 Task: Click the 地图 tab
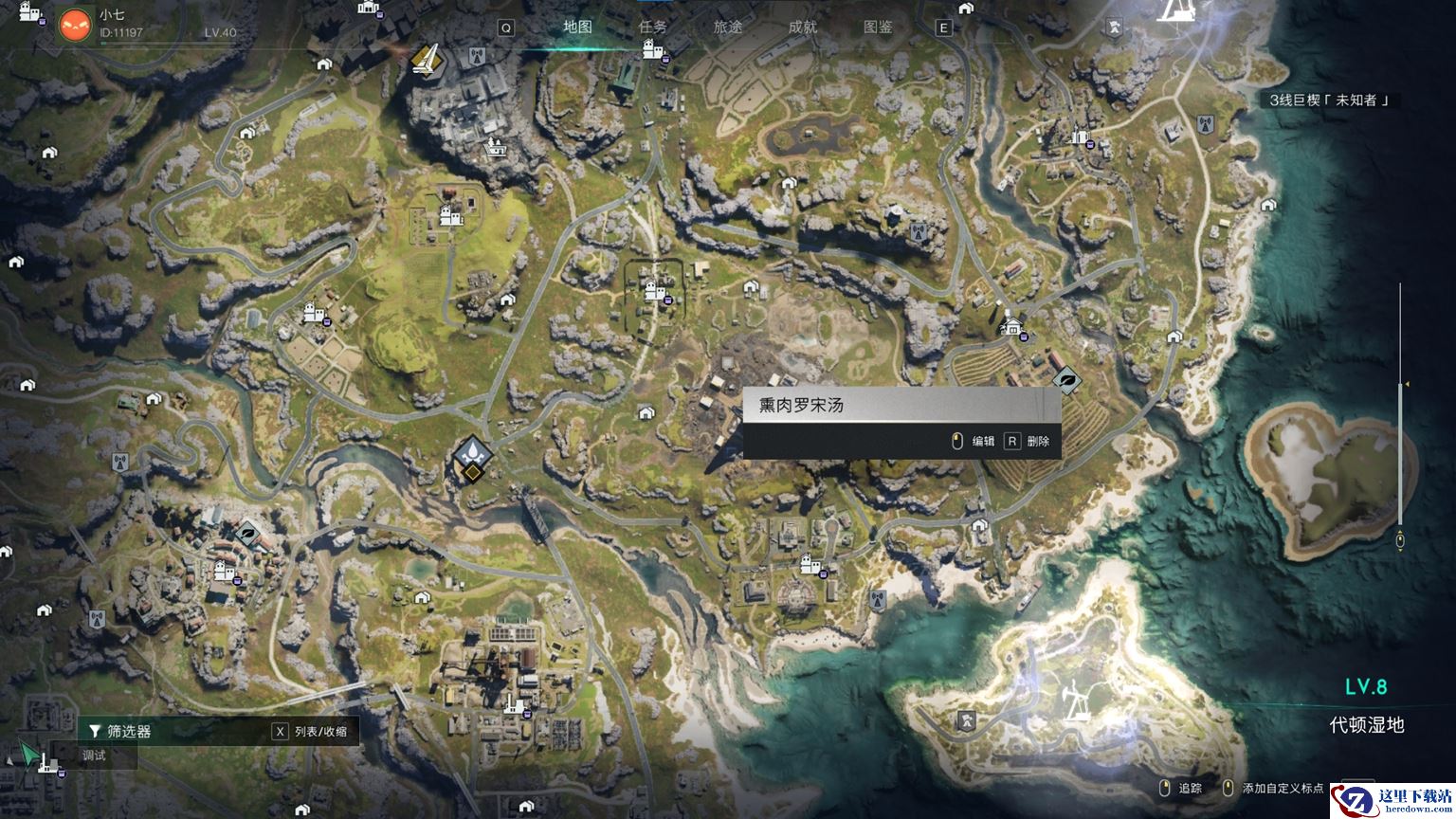tap(577, 27)
